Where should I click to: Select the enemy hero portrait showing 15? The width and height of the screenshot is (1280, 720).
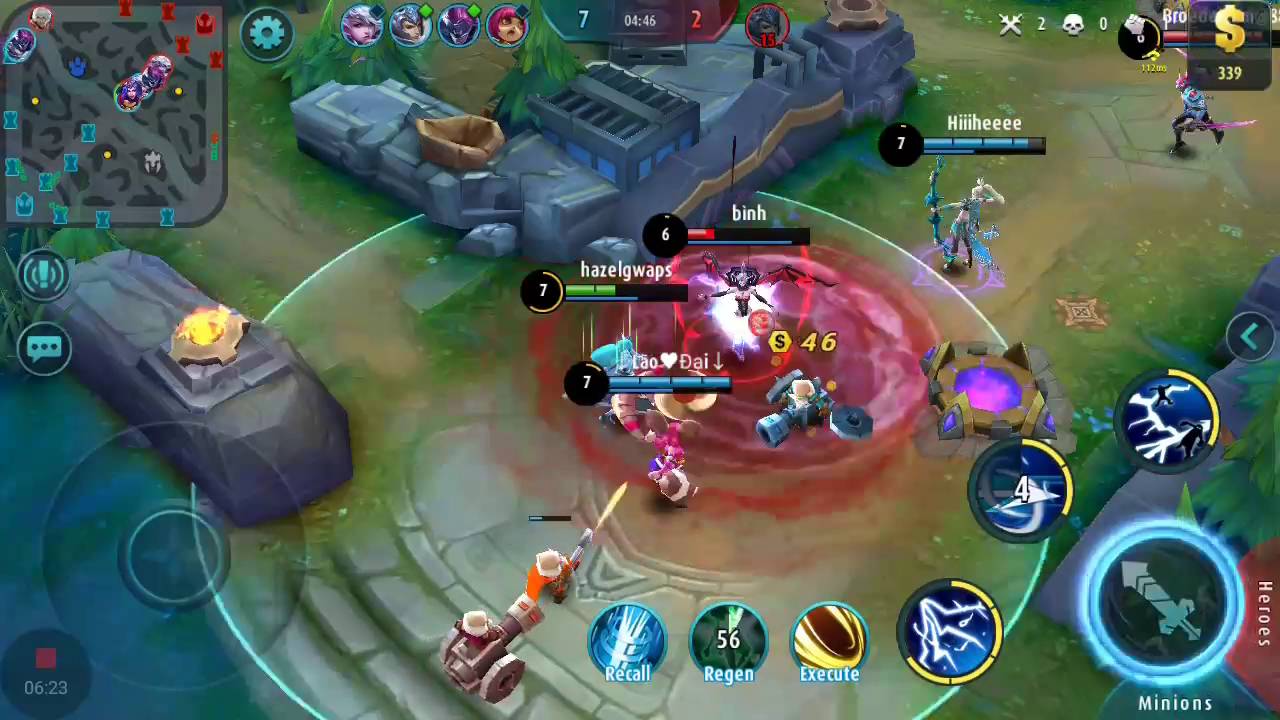(767, 26)
